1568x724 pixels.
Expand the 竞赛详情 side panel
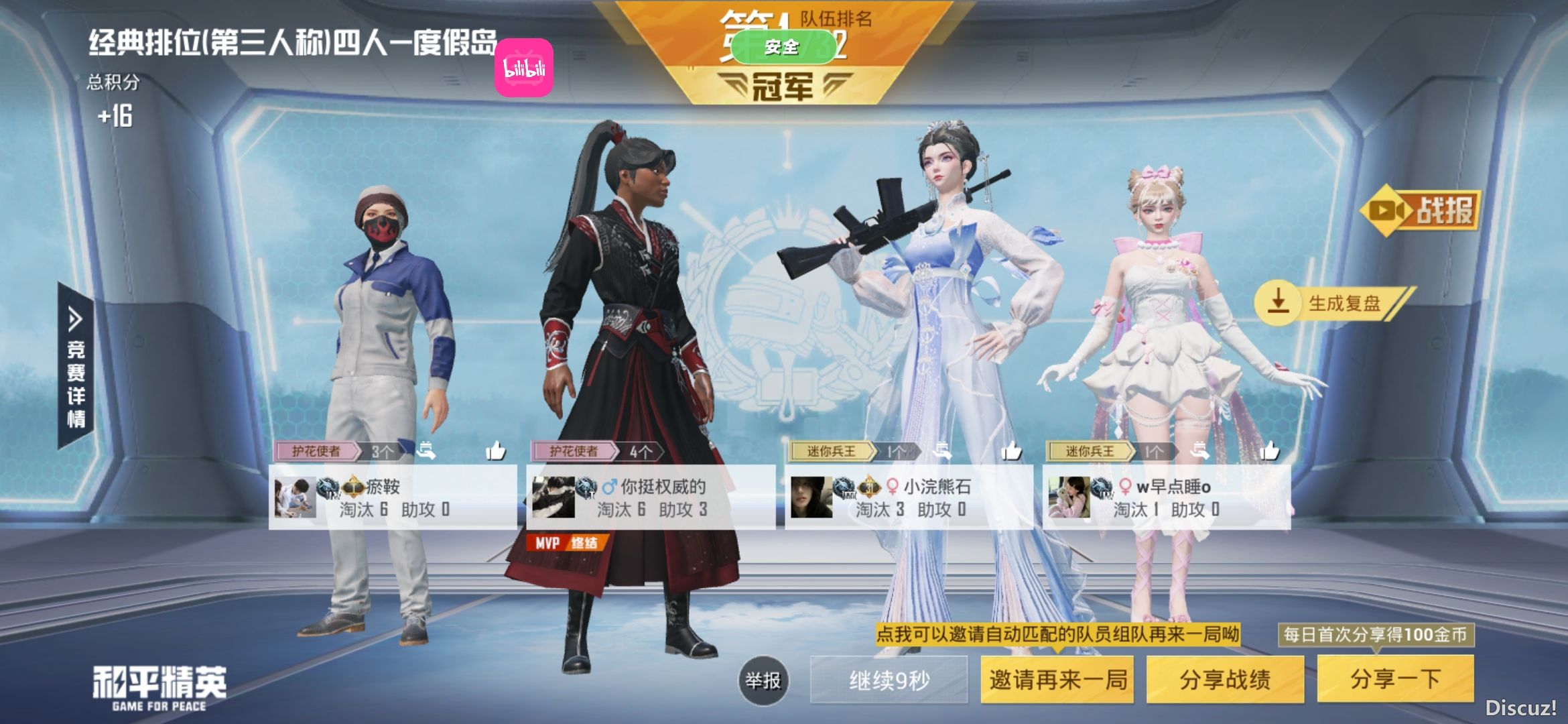pos(76,365)
